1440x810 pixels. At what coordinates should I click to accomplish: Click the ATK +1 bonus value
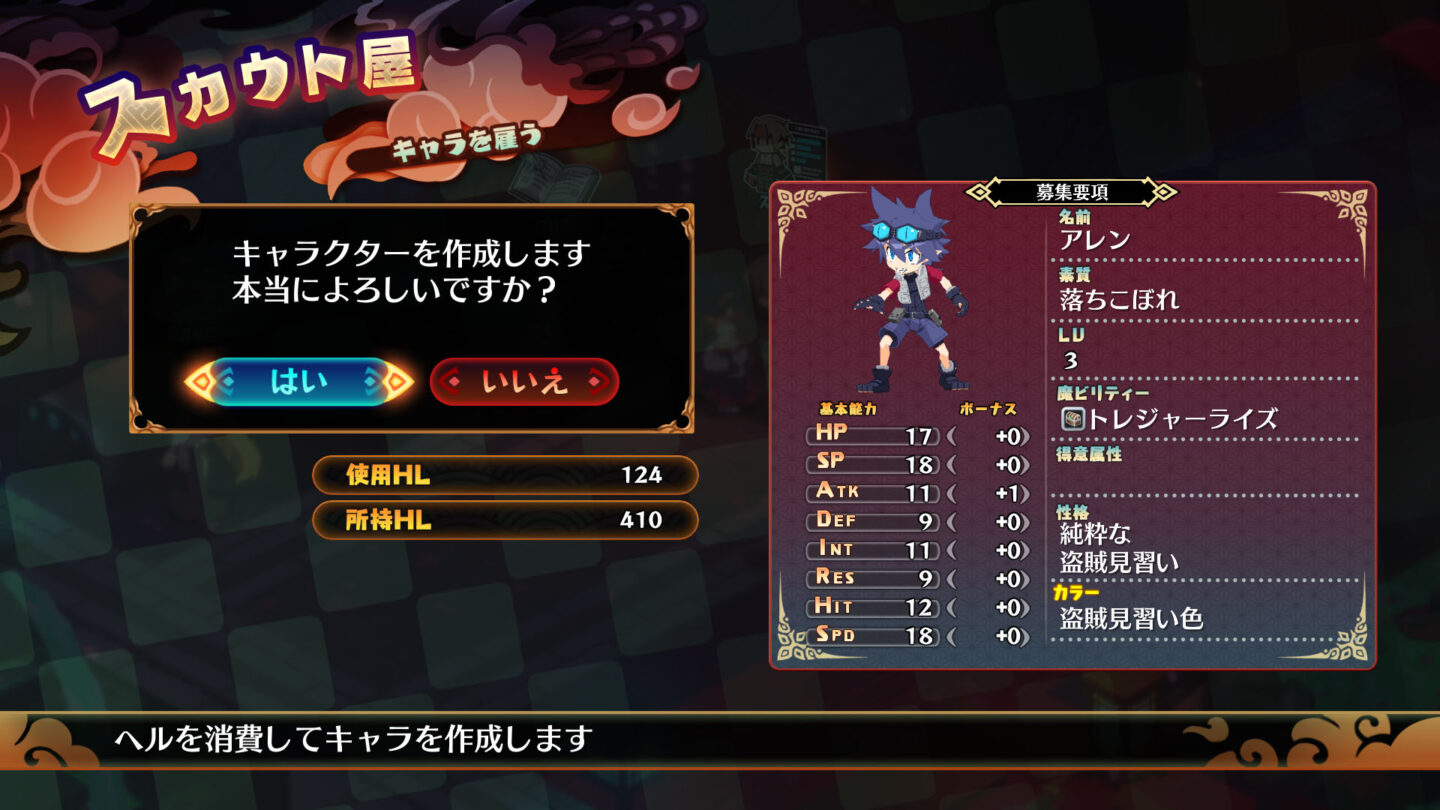point(1005,491)
